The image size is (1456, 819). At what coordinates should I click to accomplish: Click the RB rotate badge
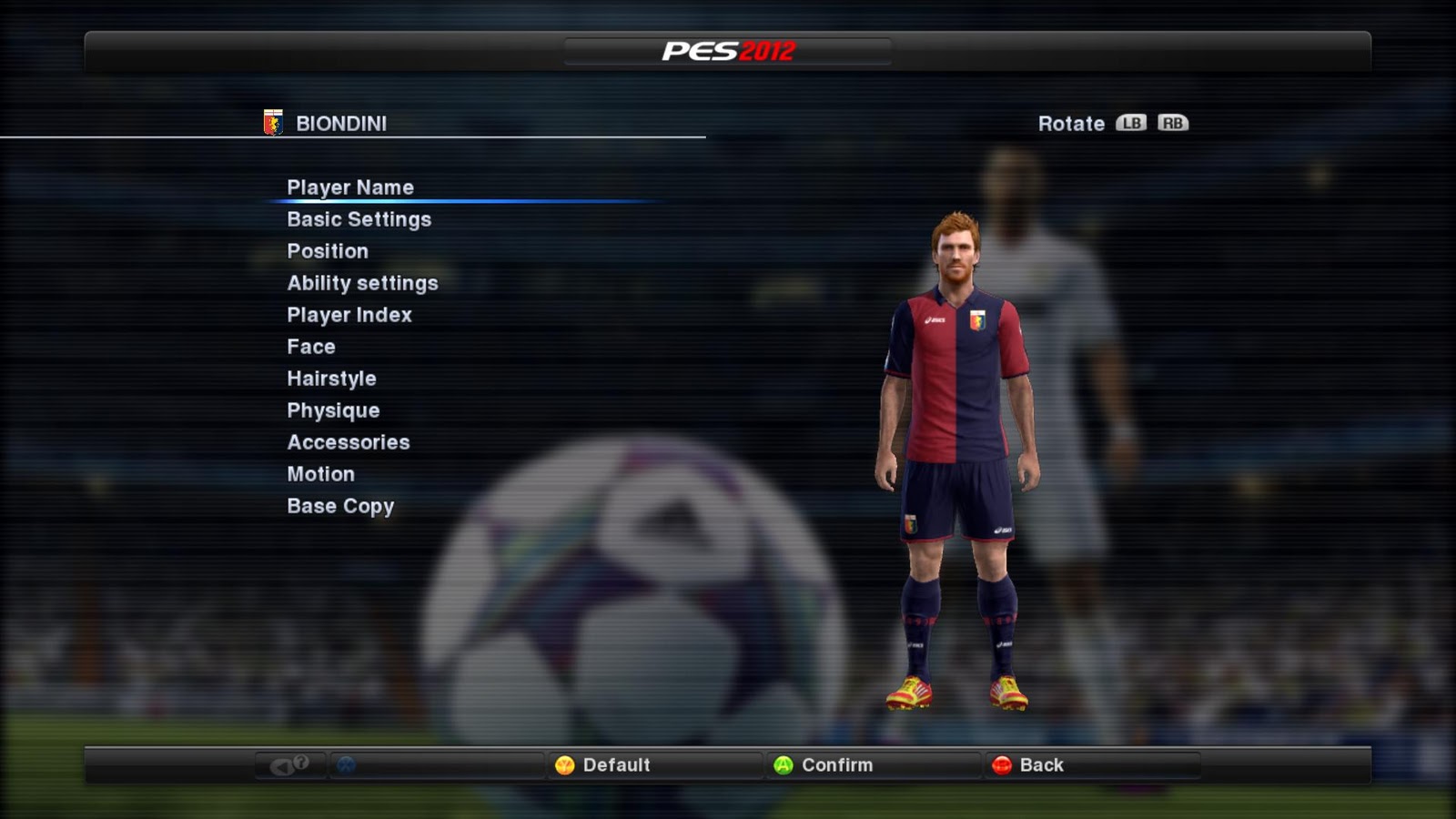[x=1172, y=123]
